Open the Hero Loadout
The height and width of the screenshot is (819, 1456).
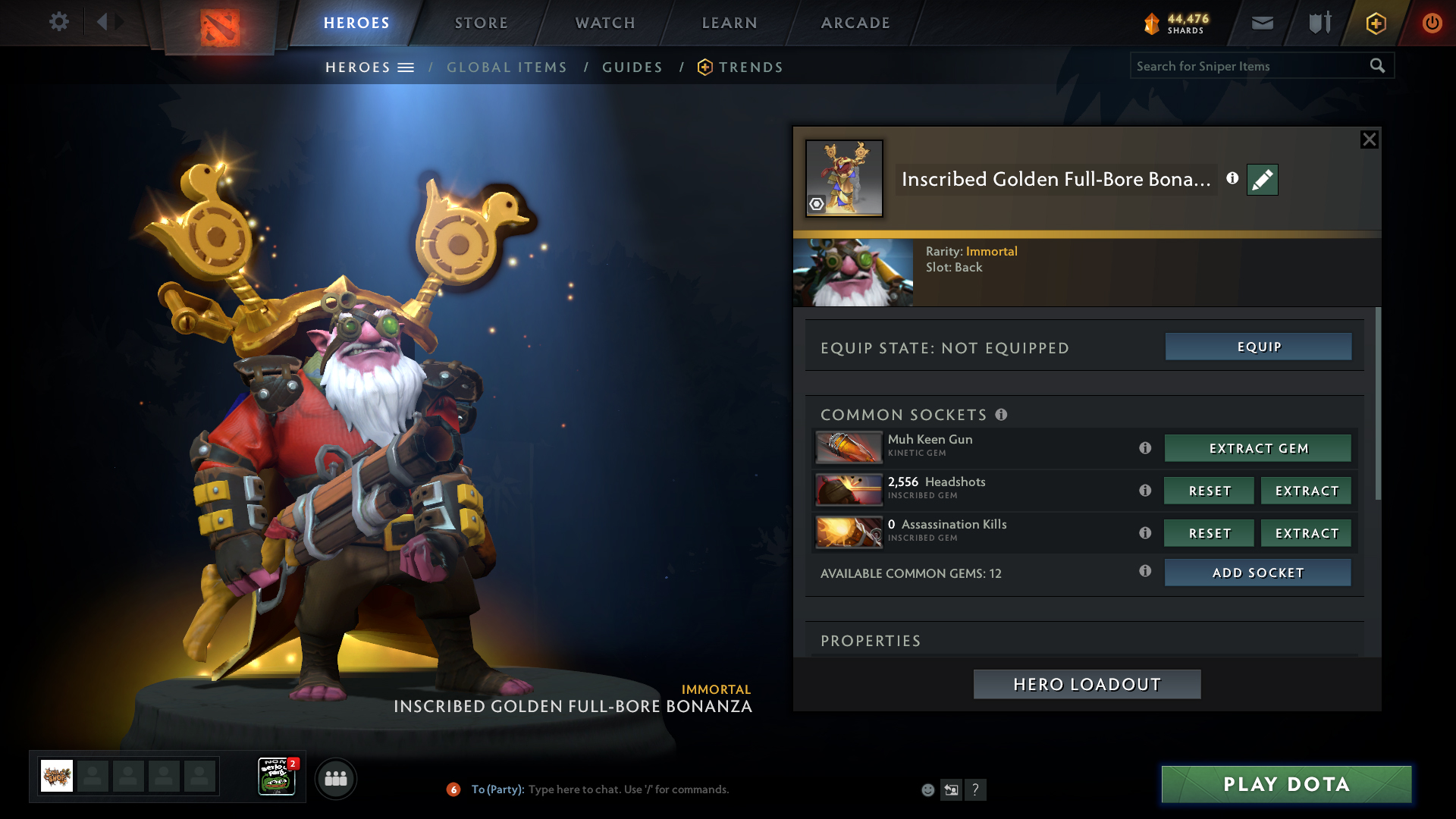click(x=1087, y=684)
